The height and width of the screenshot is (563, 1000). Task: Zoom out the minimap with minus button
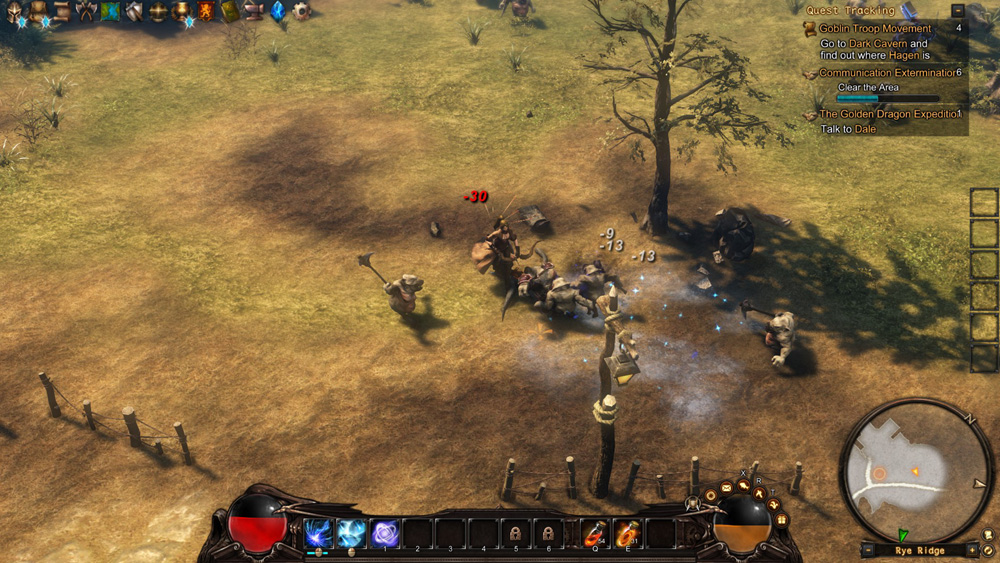coord(868,550)
